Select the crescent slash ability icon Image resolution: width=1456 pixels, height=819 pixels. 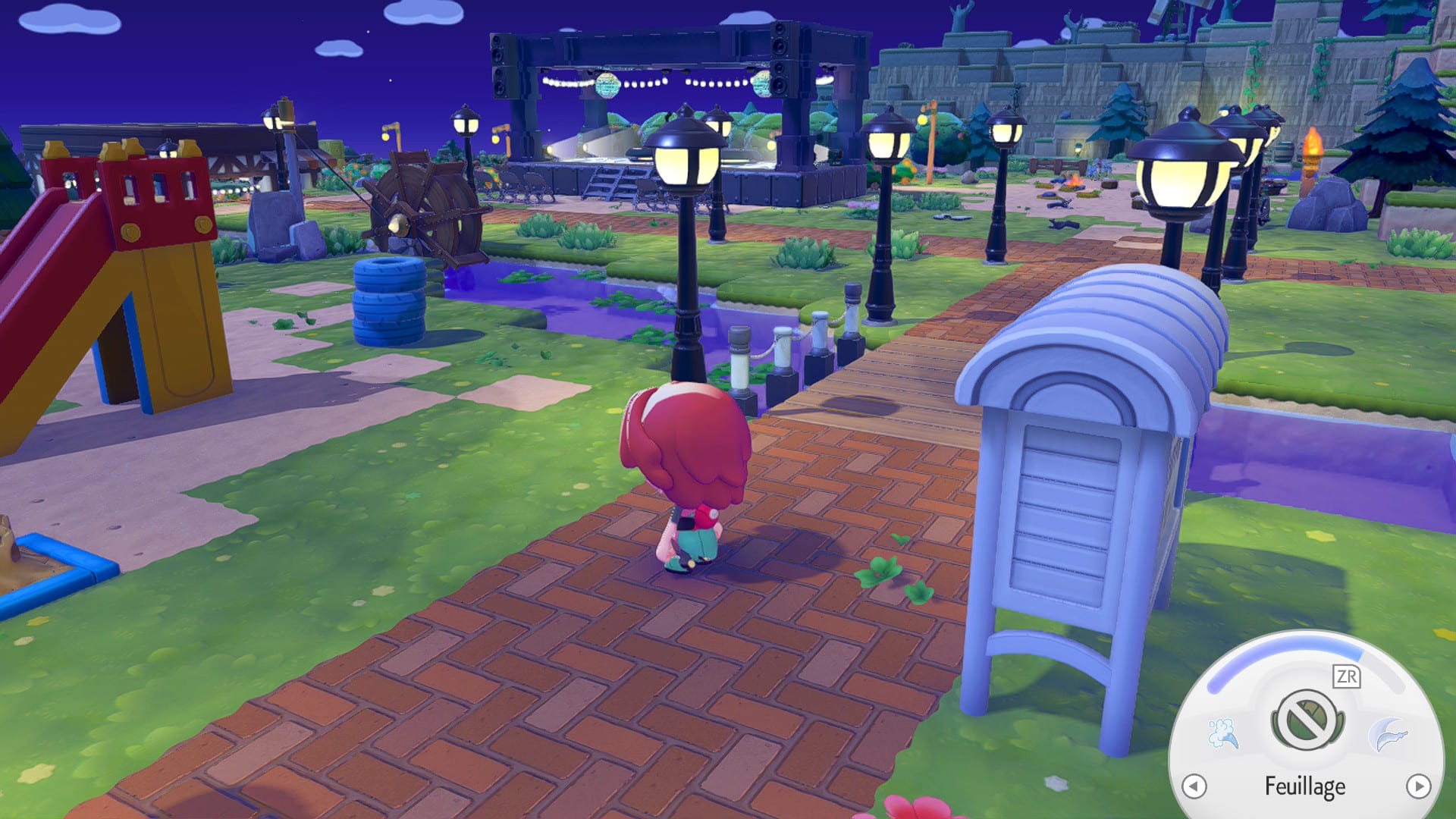(1389, 735)
